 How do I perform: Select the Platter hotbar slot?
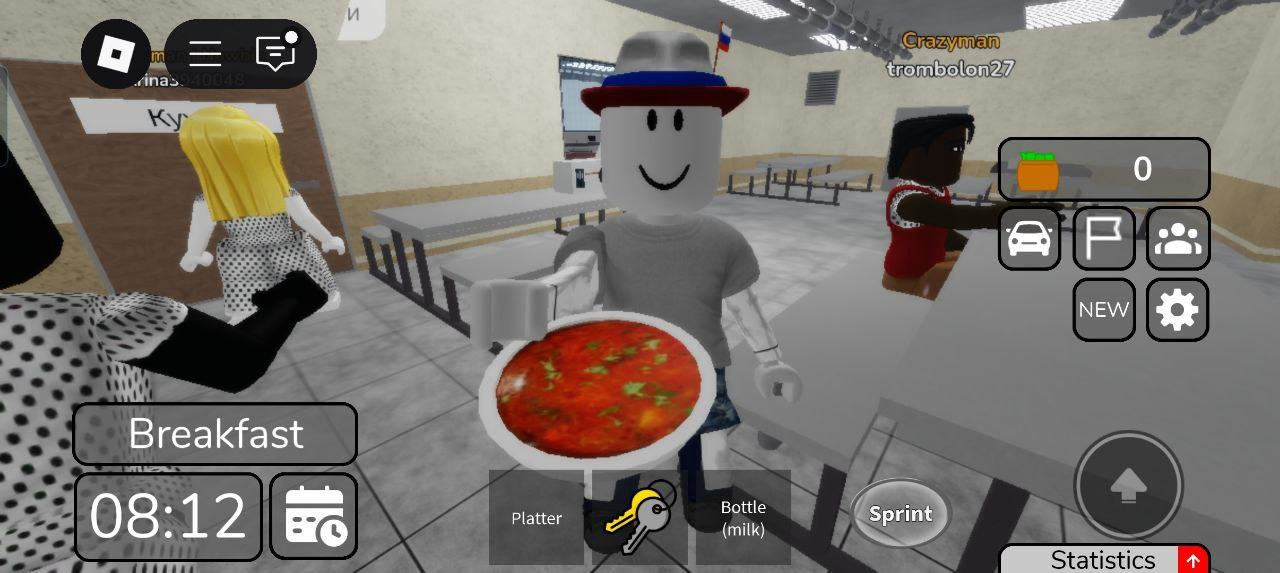[x=536, y=518]
